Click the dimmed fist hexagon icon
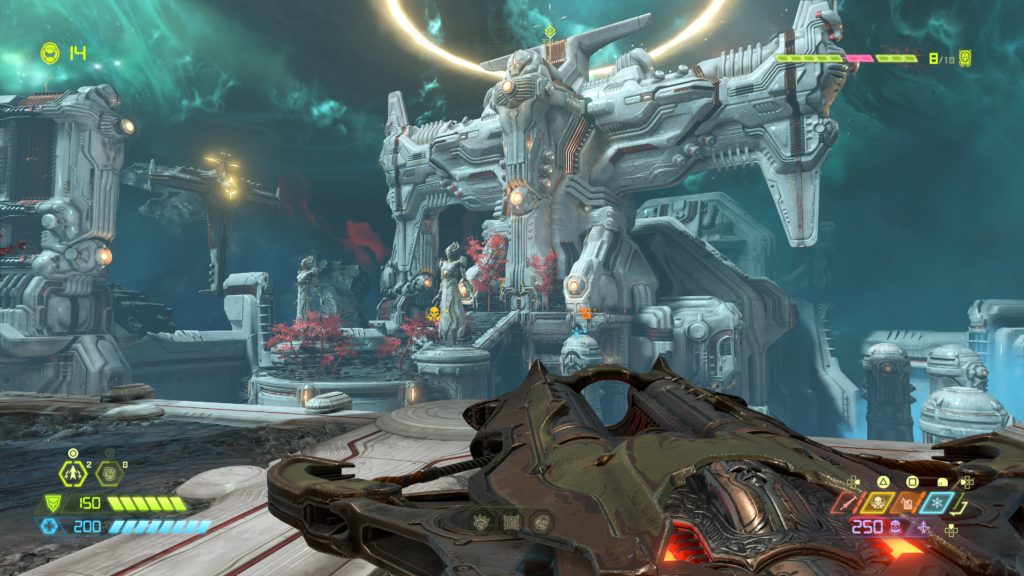This screenshot has width=1024, height=576. [x=108, y=475]
